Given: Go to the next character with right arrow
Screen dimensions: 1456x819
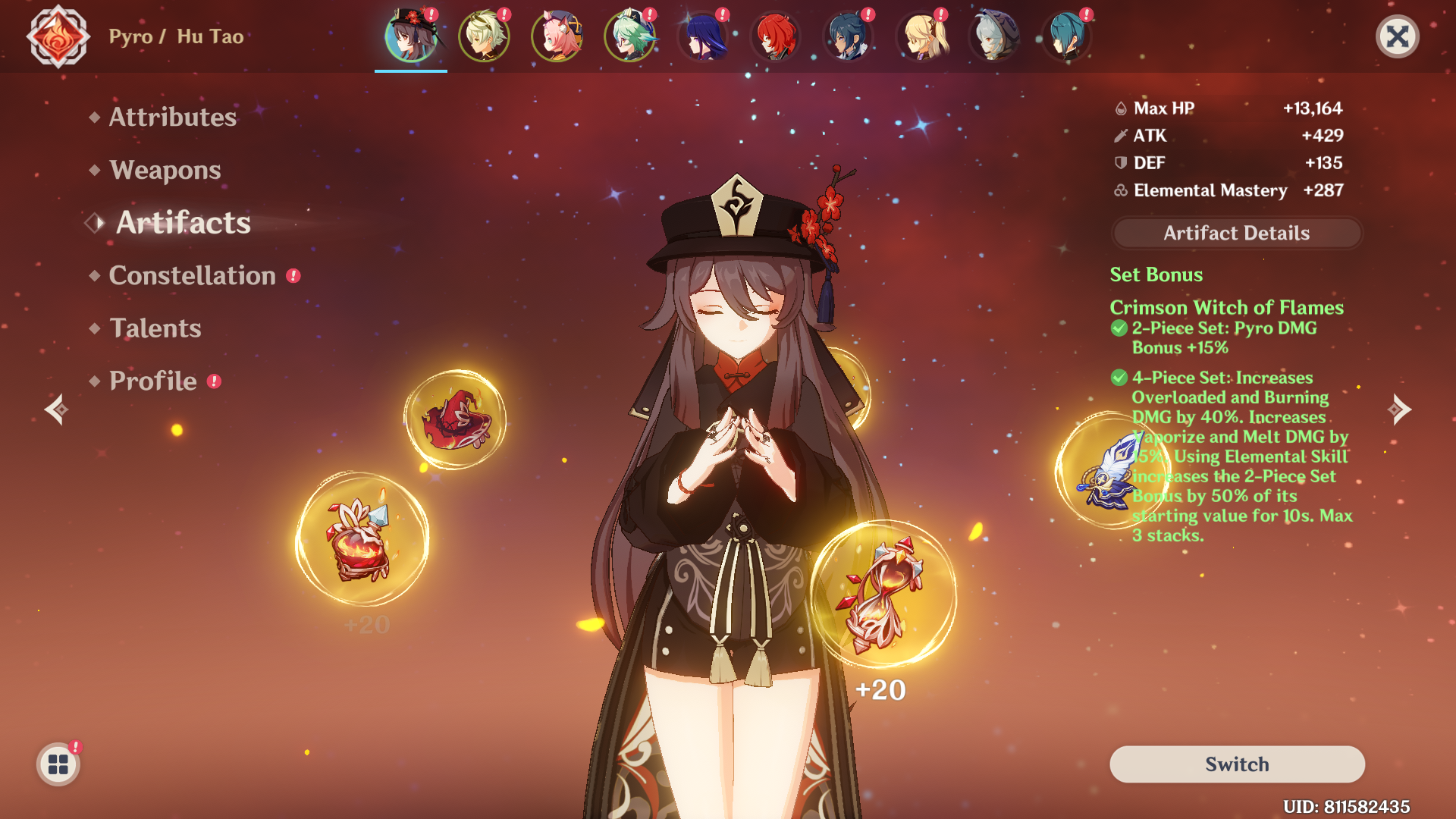Looking at the screenshot, I should [x=1399, y=409].
